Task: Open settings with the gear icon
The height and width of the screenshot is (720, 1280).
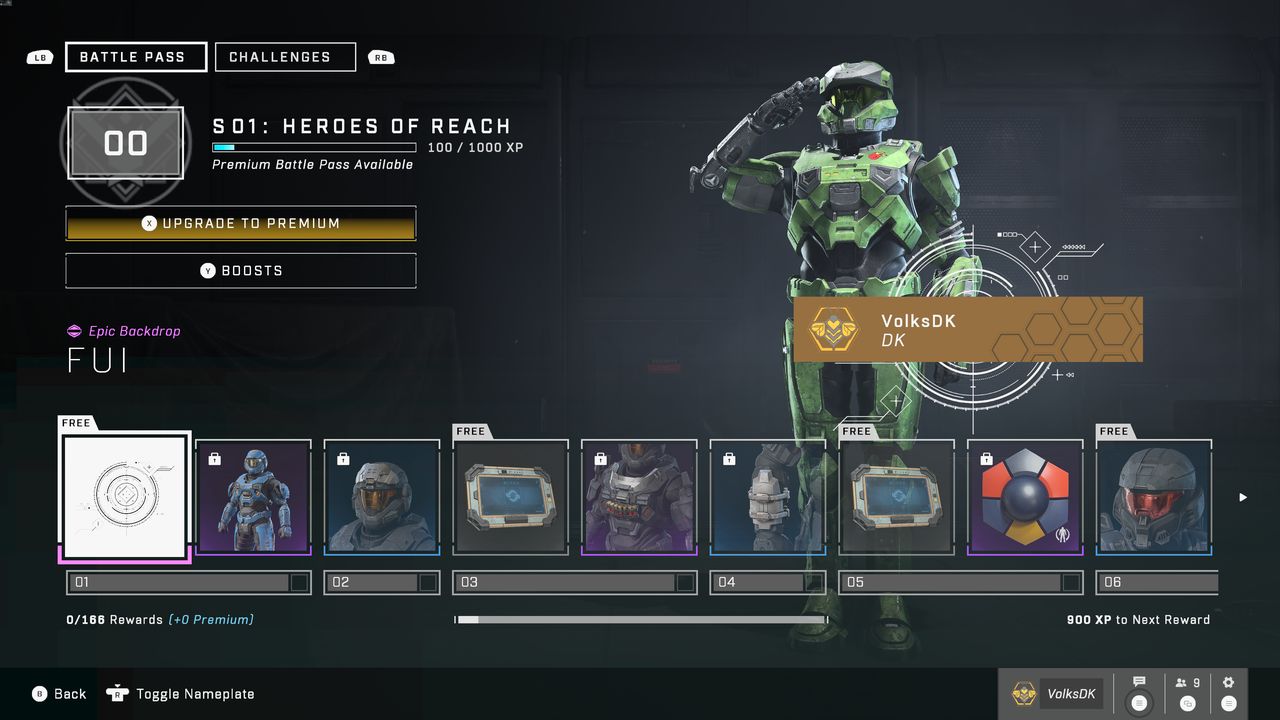Action: point(1229,693)
